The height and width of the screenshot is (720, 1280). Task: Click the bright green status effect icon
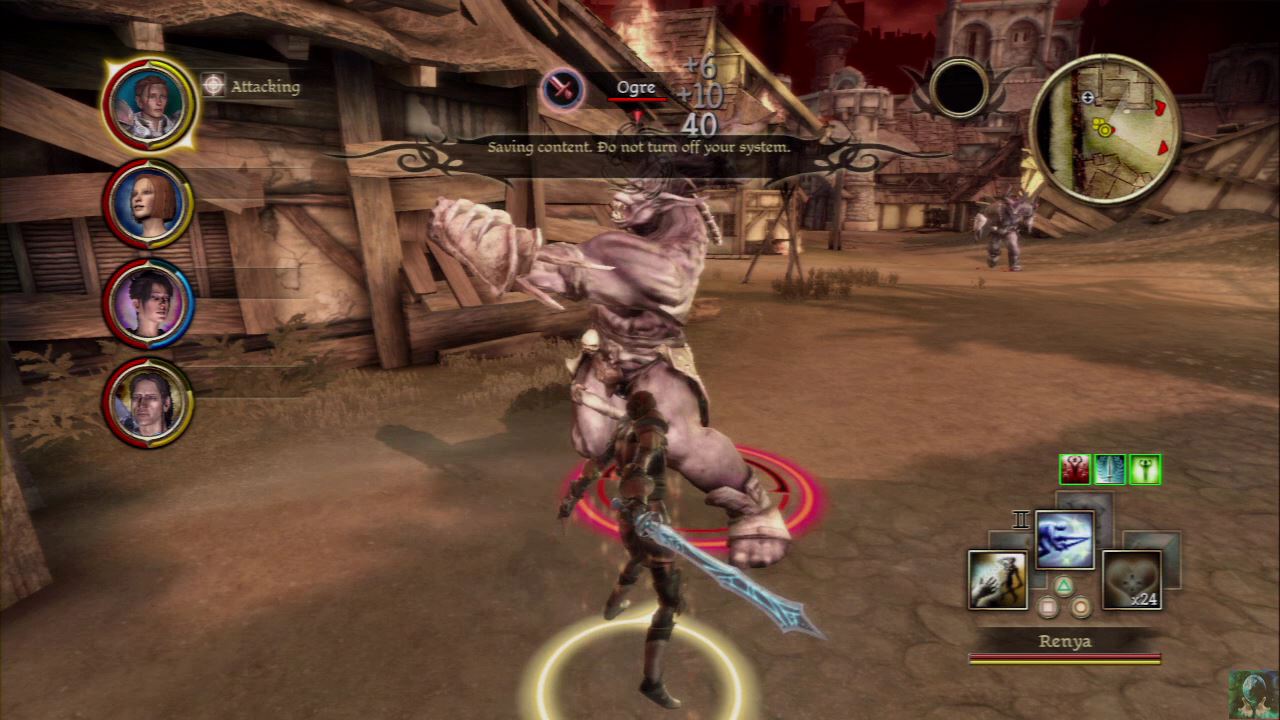(1144, 469)
